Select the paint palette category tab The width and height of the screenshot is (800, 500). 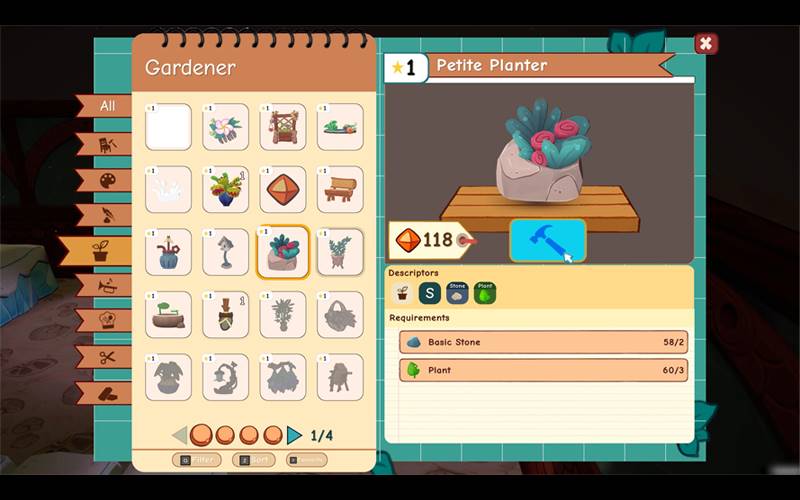[106, 180]
